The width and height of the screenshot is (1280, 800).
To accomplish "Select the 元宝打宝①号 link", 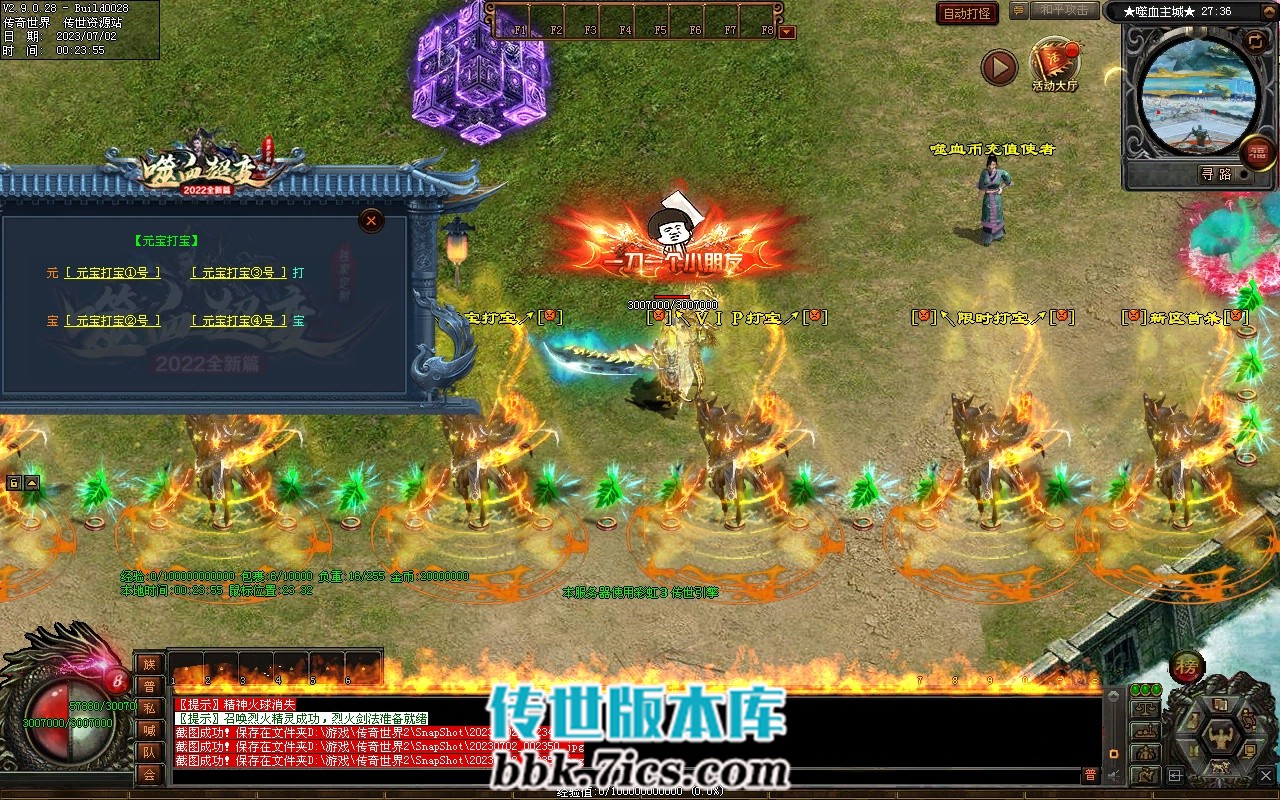I will (x=112, y=272).
